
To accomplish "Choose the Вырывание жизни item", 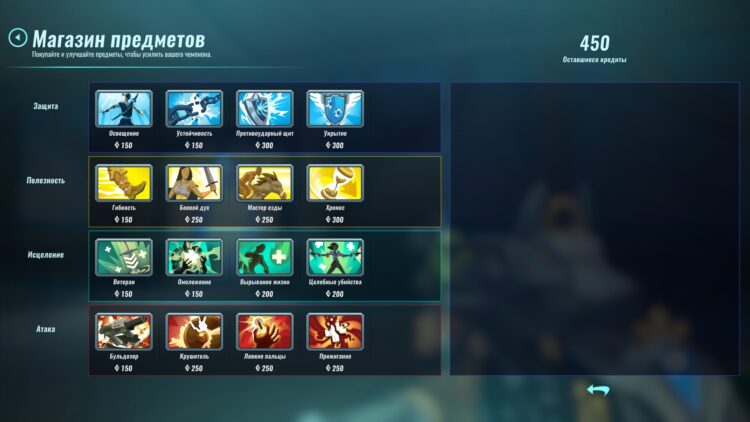I will (x=265, y=257).
